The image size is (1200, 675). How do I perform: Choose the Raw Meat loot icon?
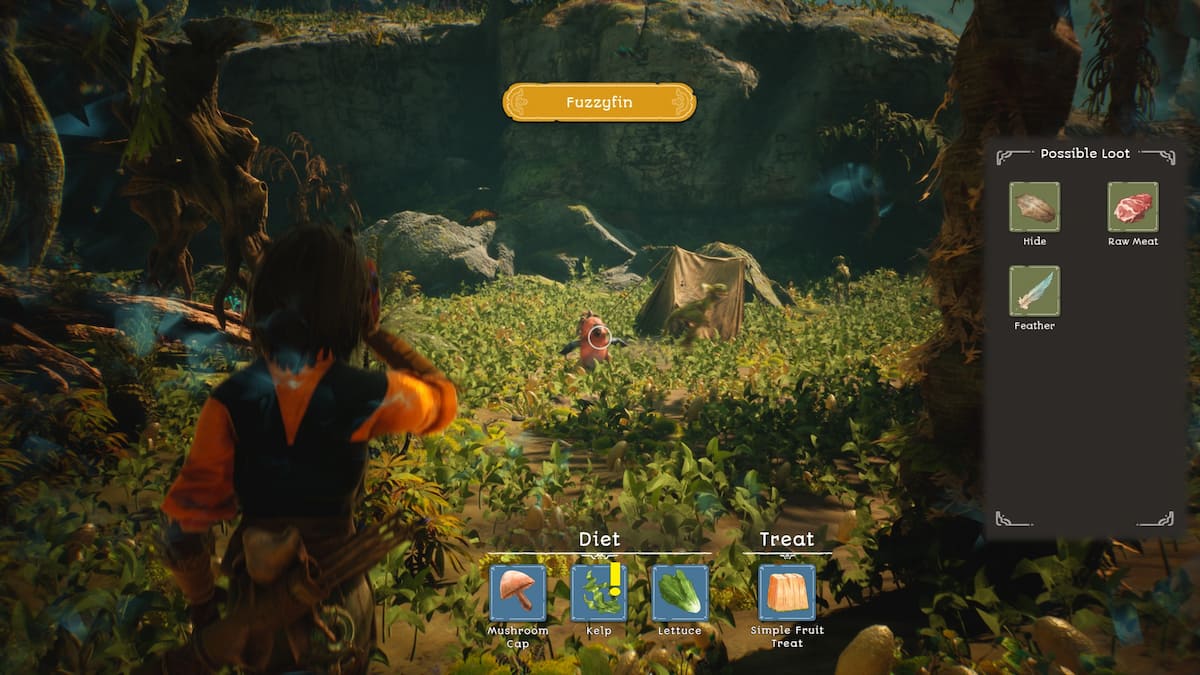[1133, 207]
